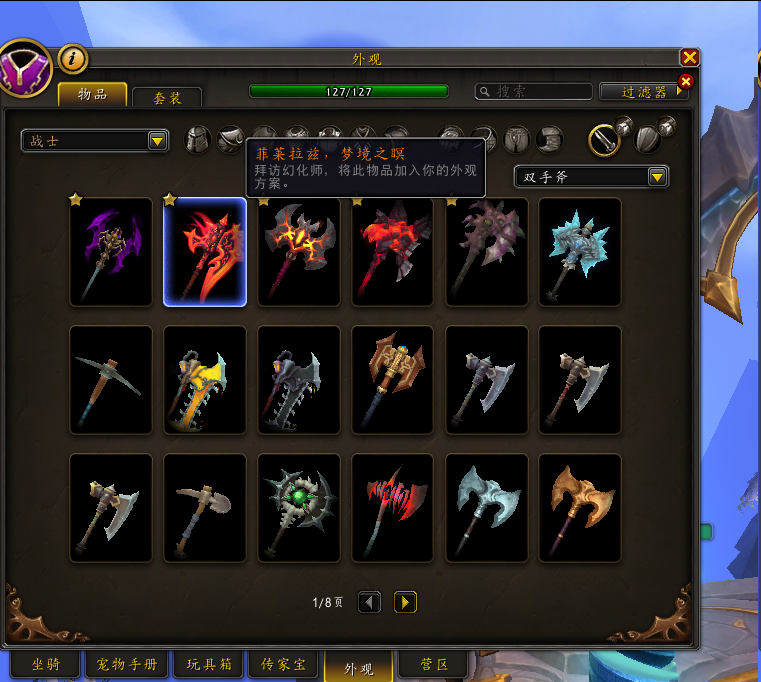Open the 过滤器 filter menu
The image size is (761, 682).
[x=644, y=92]
